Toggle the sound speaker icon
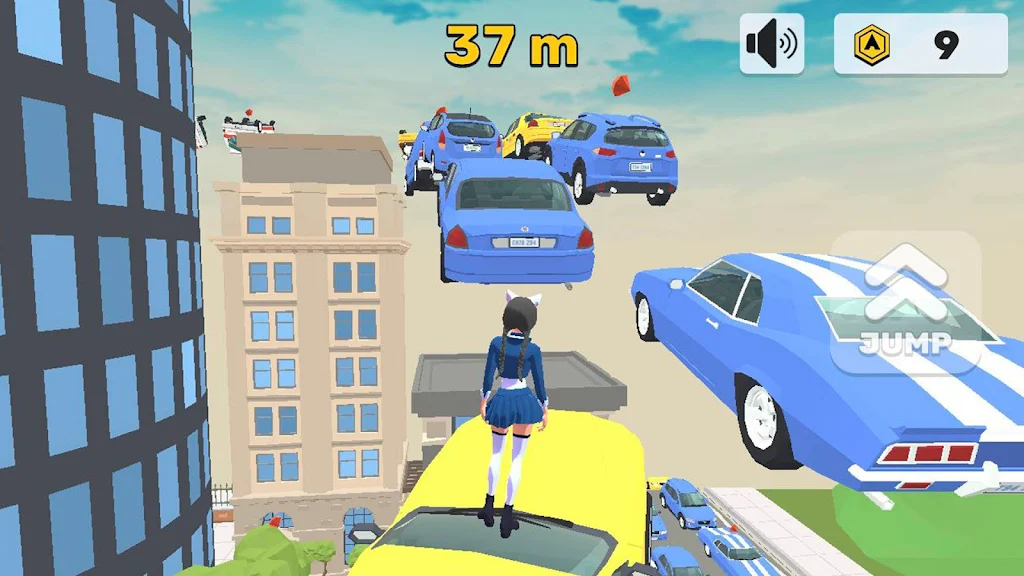This screenshot has height=576, width=1024. [771, 44]
